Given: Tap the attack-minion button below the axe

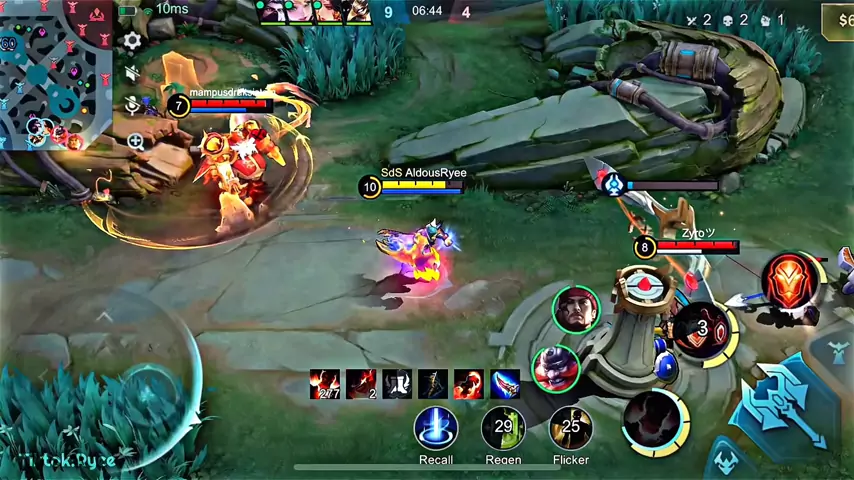Looking at the screenshot, I should click(727, 462).
